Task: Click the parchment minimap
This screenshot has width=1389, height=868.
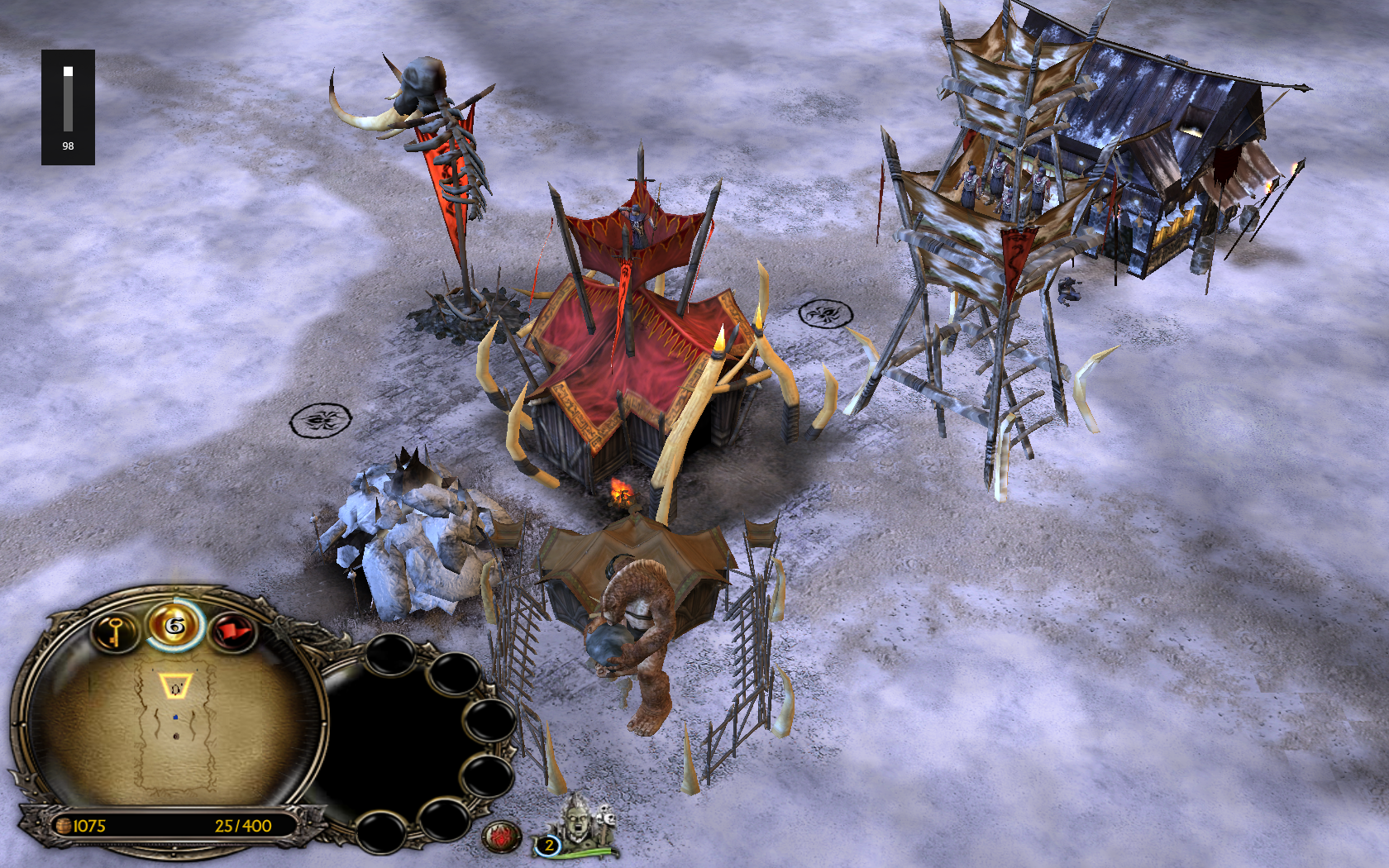Action: [175, 726]
